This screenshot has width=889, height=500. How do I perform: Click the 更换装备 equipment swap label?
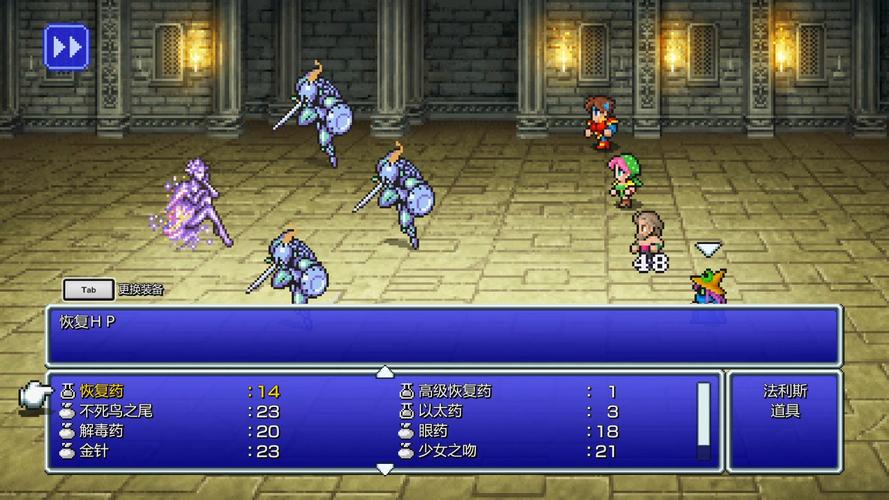[x=140, y=290]
